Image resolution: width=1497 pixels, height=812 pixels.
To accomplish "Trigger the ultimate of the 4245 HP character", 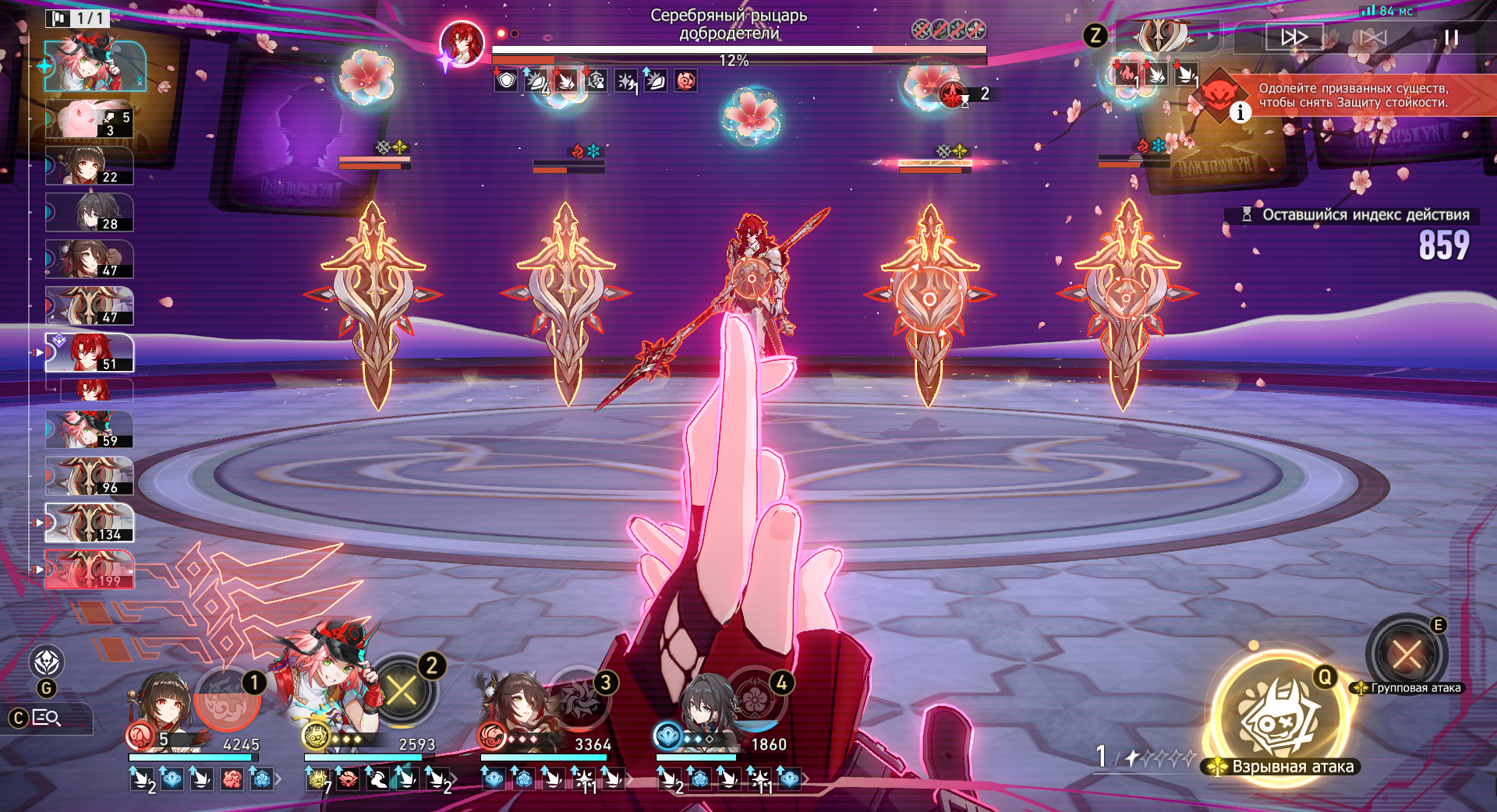I will pos(226,697).
